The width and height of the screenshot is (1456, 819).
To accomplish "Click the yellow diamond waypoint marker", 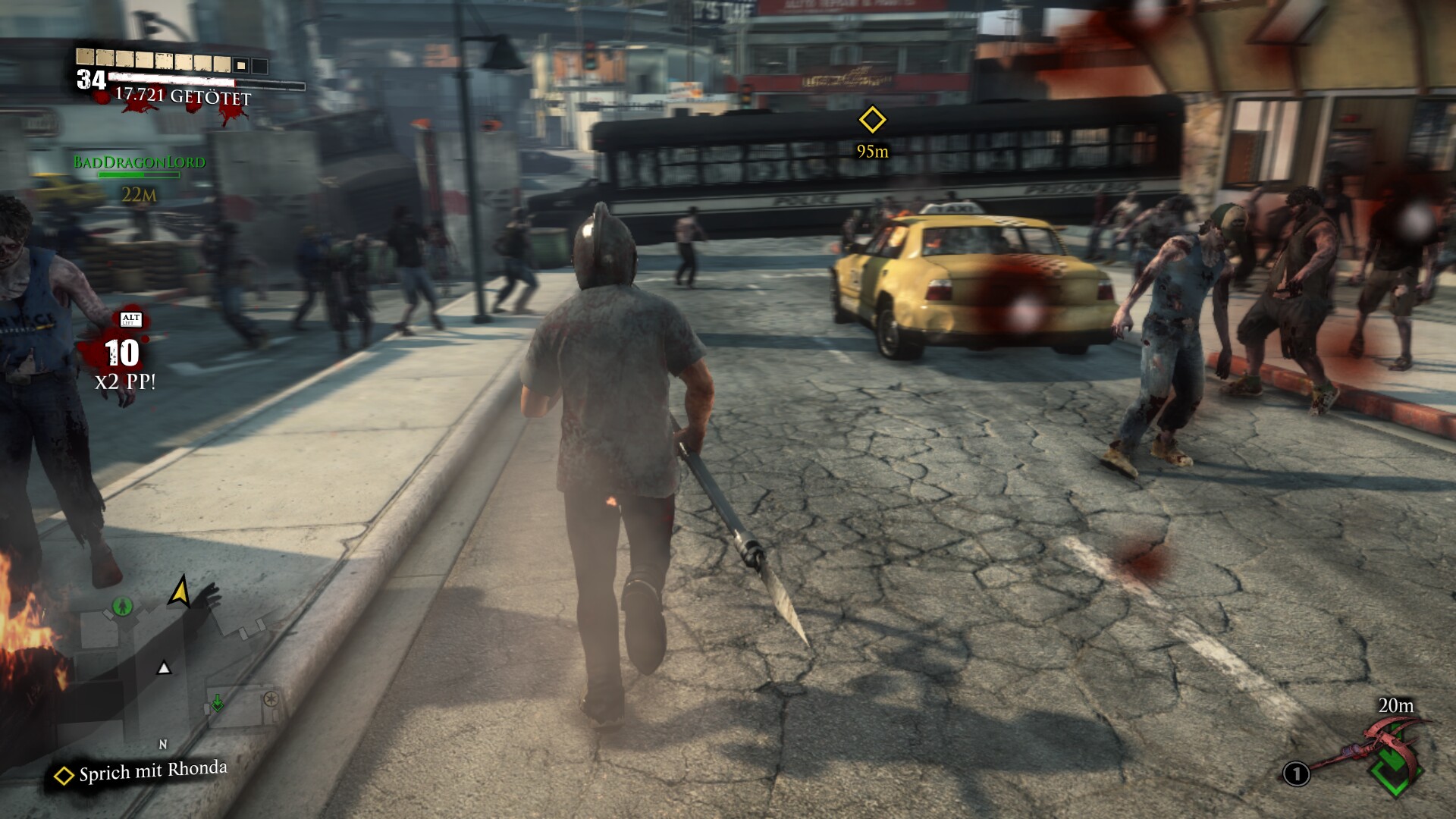I will pyautogui.click(x=872, y=120).
